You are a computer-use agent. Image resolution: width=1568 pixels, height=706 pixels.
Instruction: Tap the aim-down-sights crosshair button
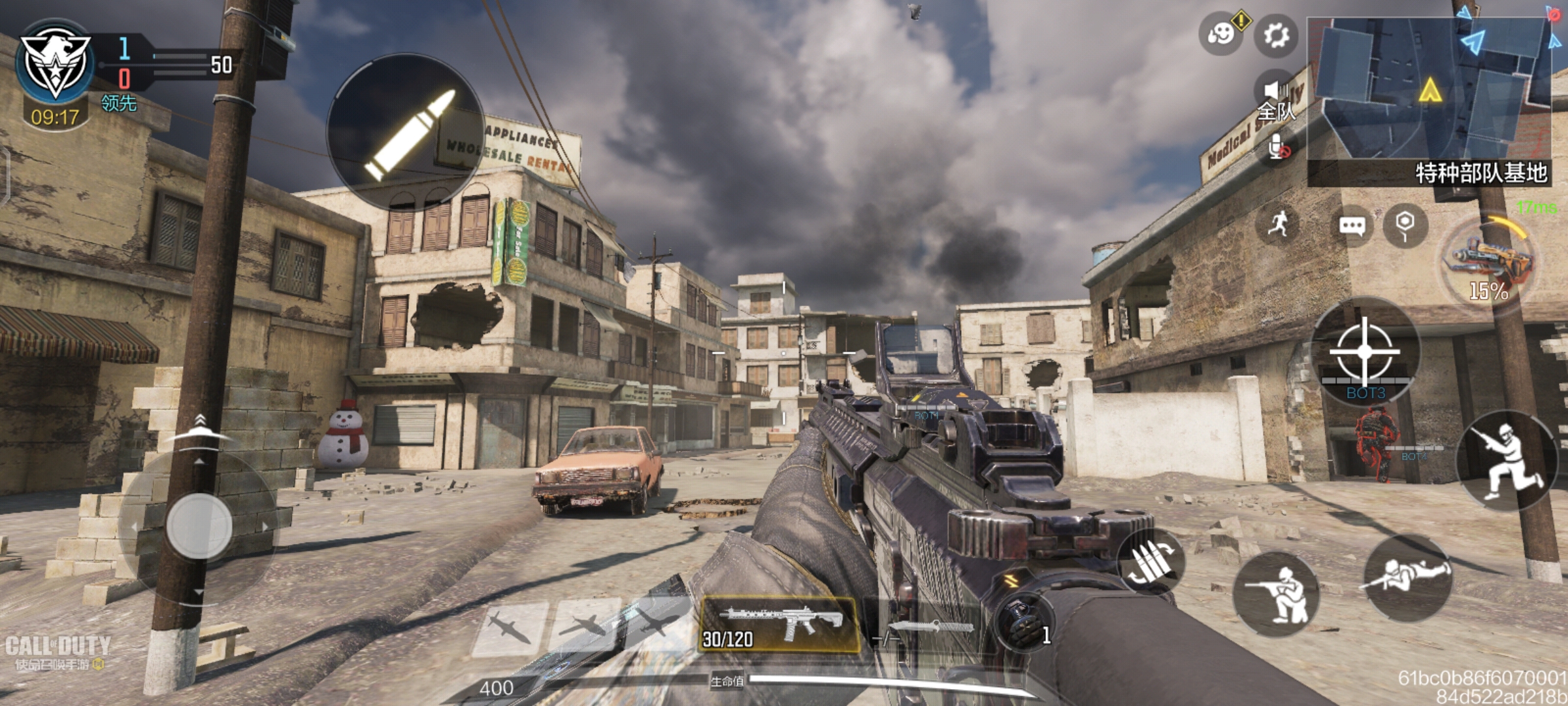(x=1365, y=352)
